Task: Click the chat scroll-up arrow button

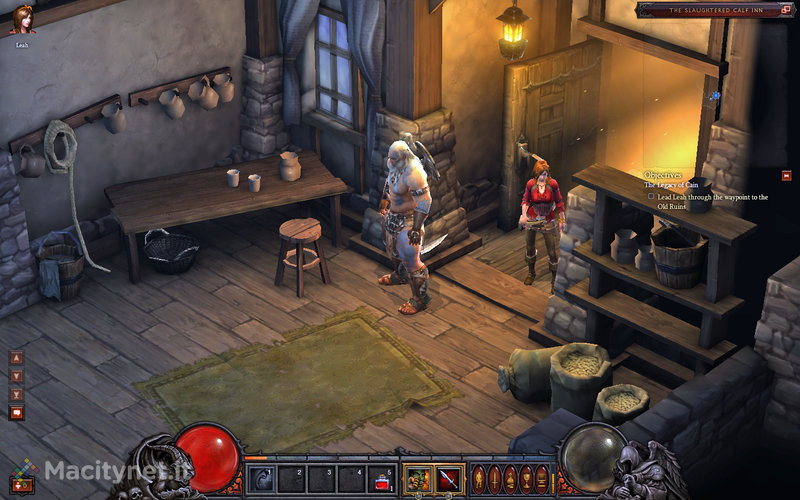Action: tap(16, 358)
